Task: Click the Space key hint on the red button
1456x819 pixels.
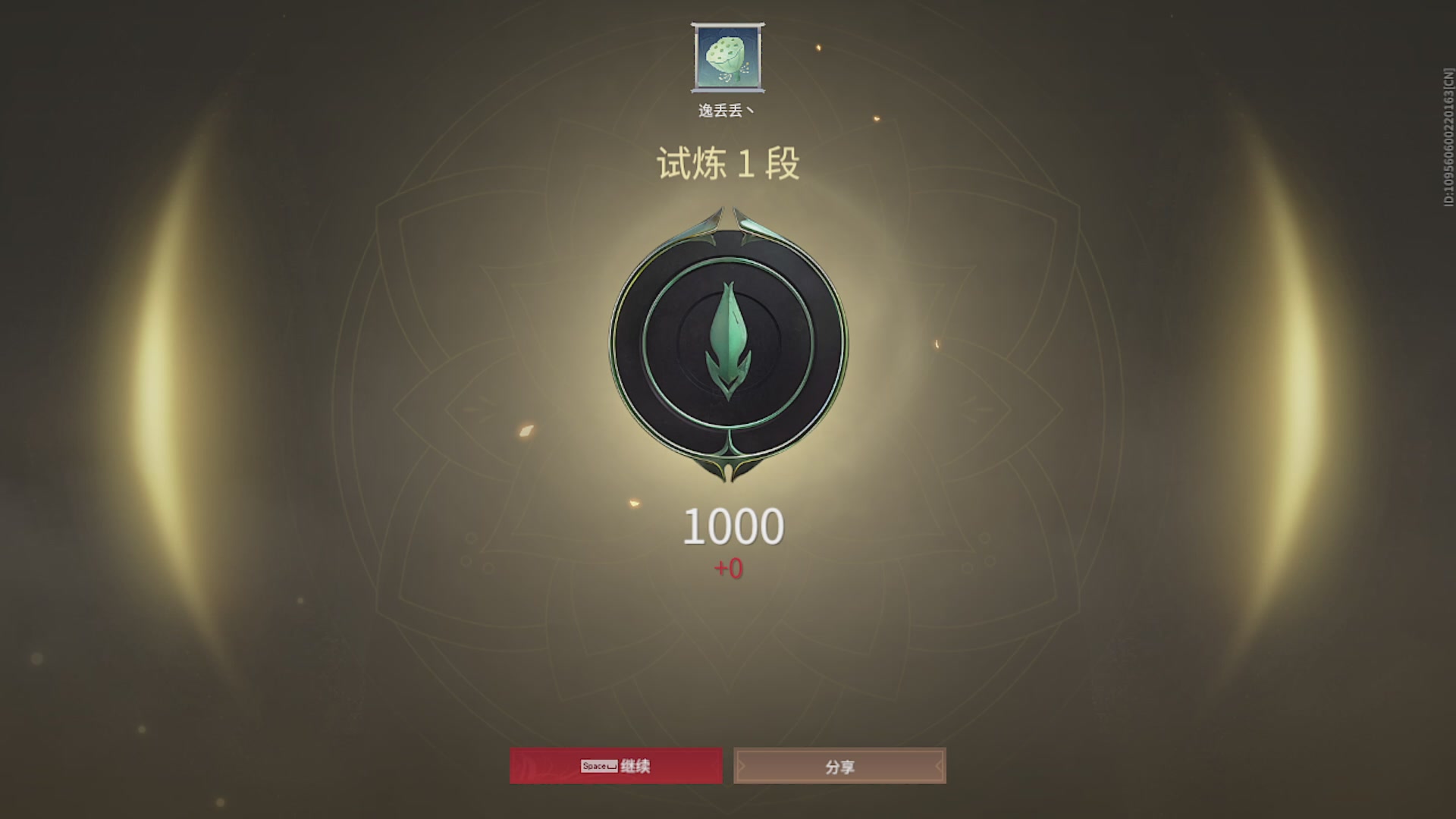Action: coord(598,766)
